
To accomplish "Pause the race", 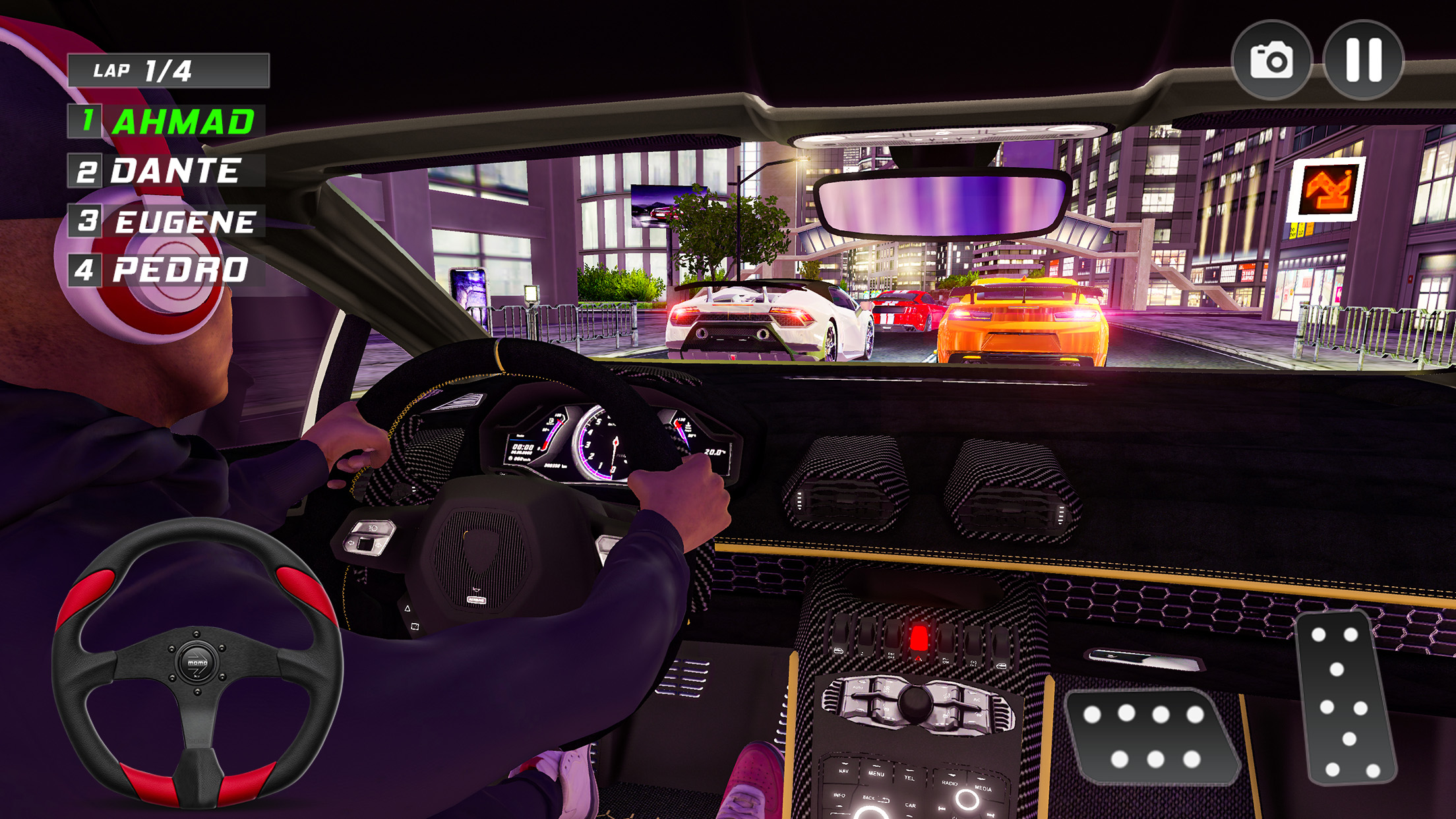I will (1363, 61).
